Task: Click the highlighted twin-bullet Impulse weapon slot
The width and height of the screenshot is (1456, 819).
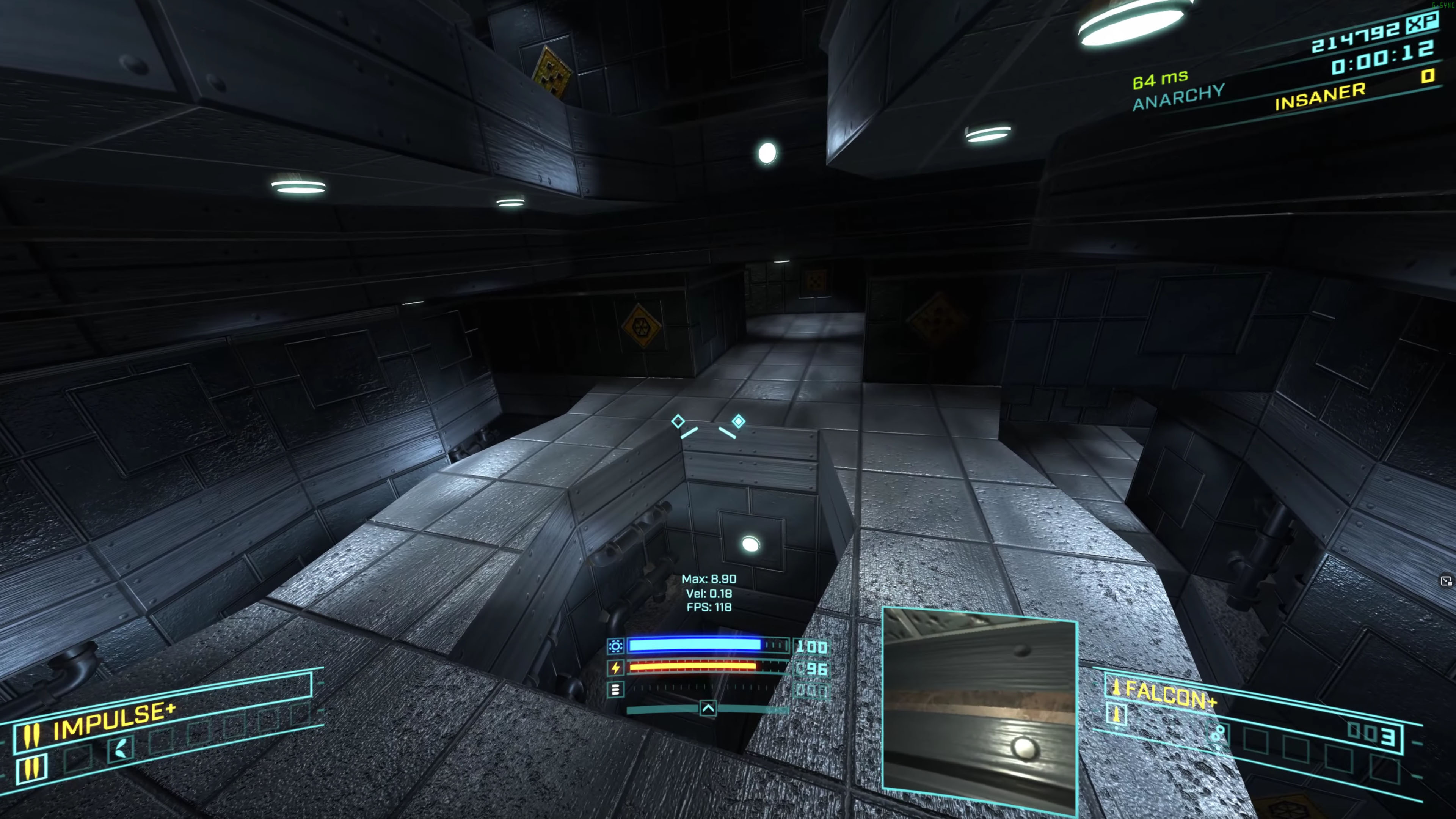Action: coord(31,767)
